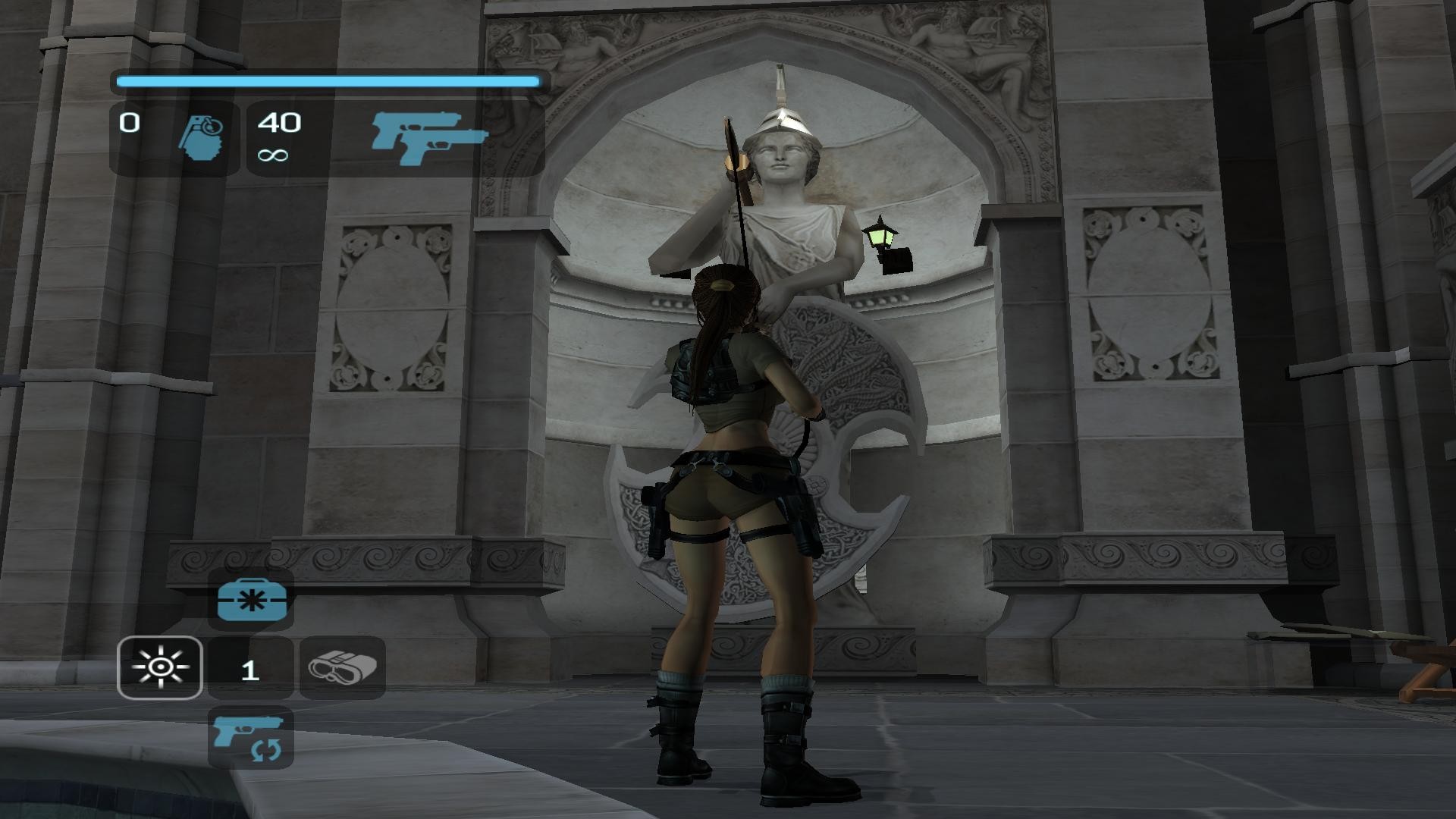This screenshot has width=1456, height=819.
Task: Open the binoculars
Action: [x=343, y=667]
